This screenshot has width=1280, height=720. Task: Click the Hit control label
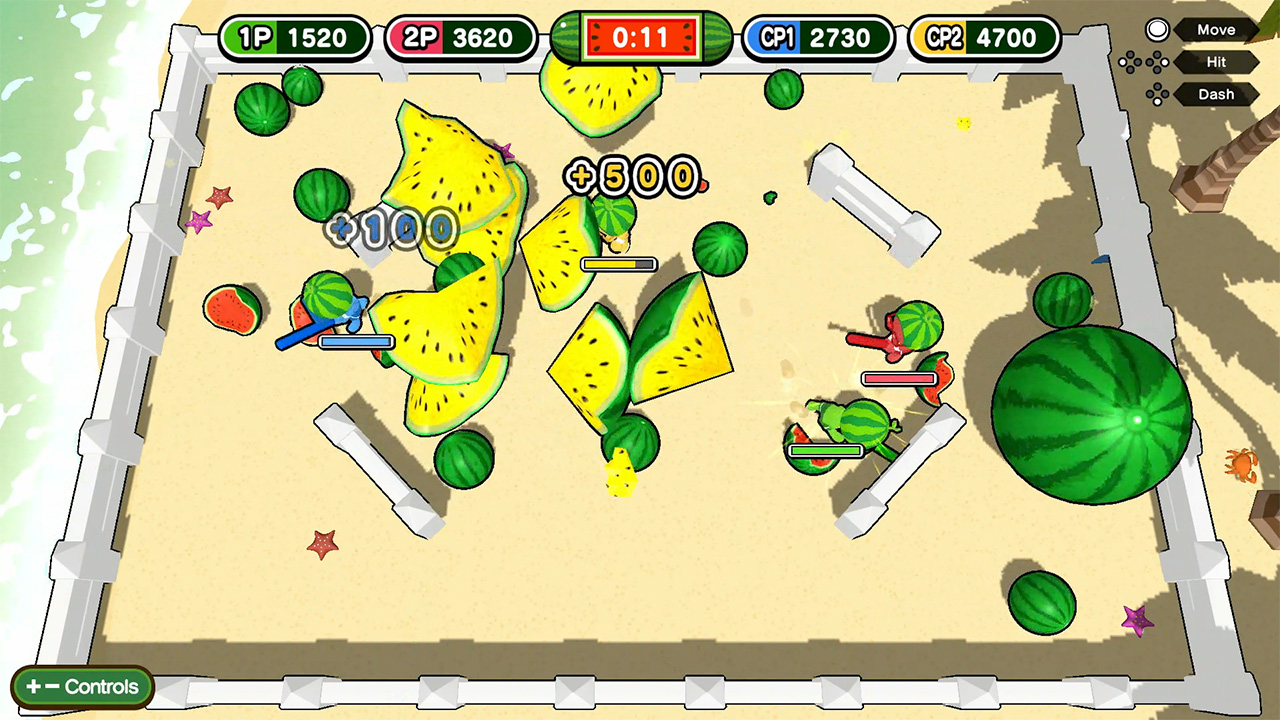click(x=1216, y=62)
